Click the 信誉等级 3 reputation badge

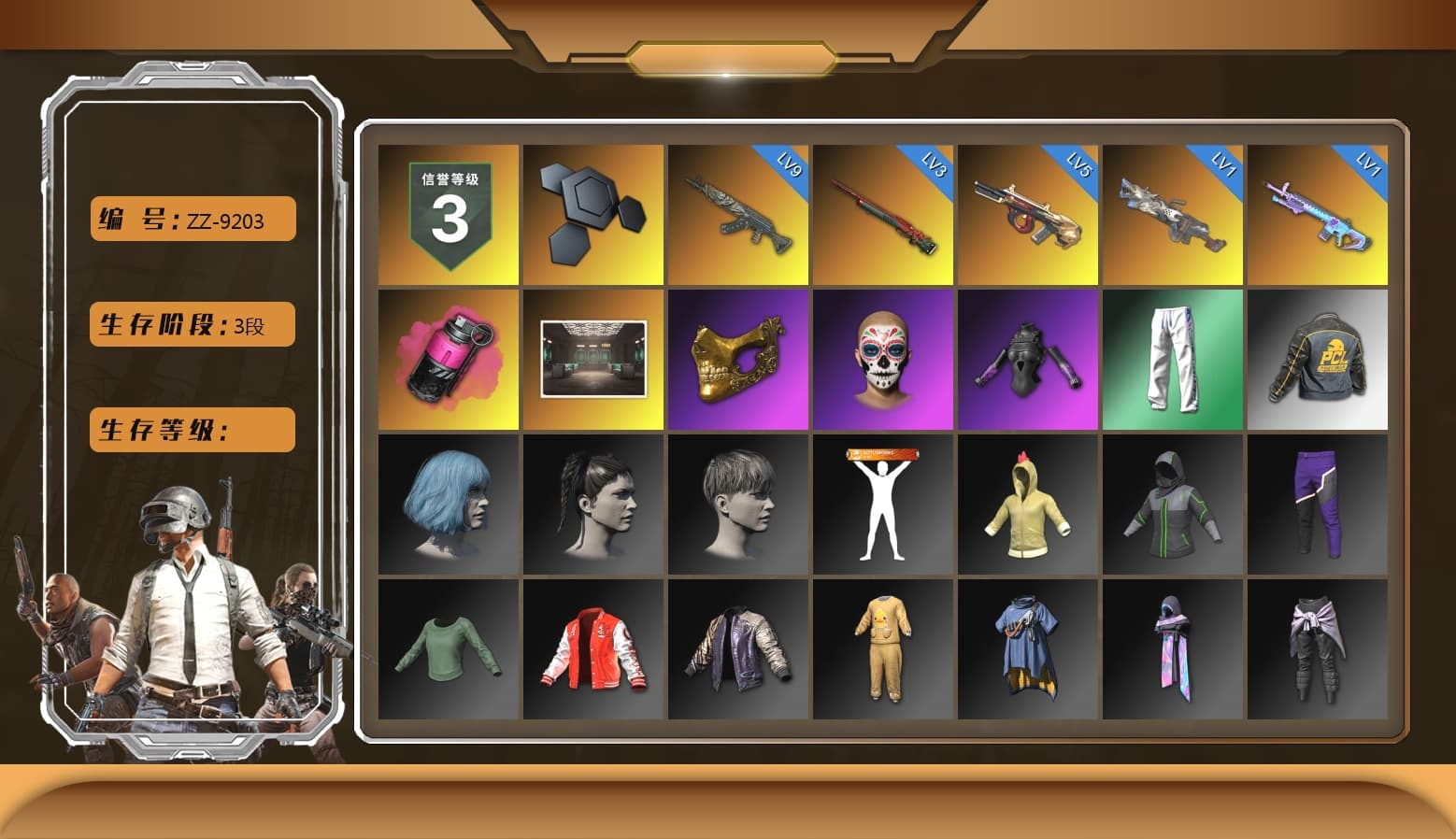(x=448, y=213)
